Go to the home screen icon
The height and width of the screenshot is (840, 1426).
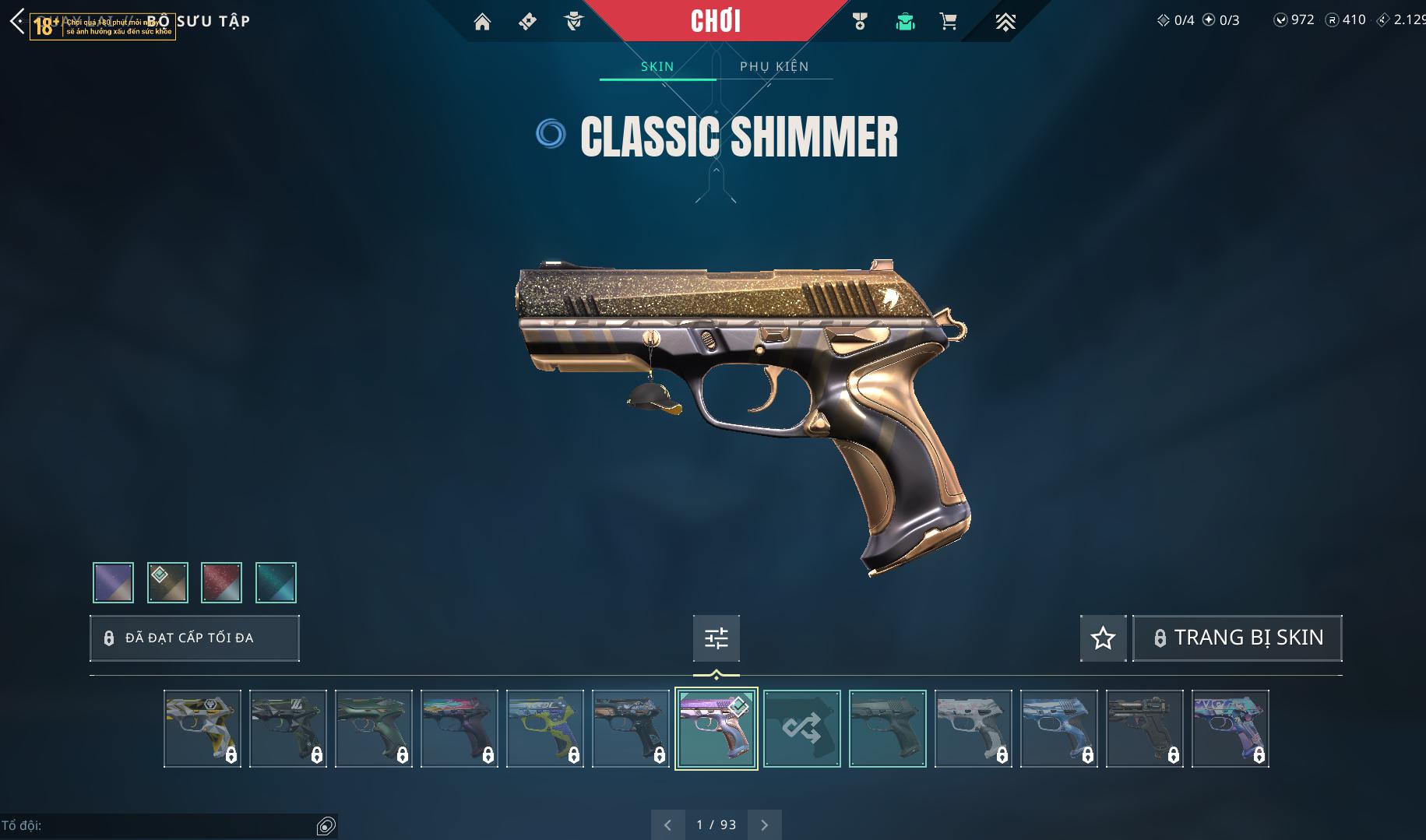tap(482, 22)
